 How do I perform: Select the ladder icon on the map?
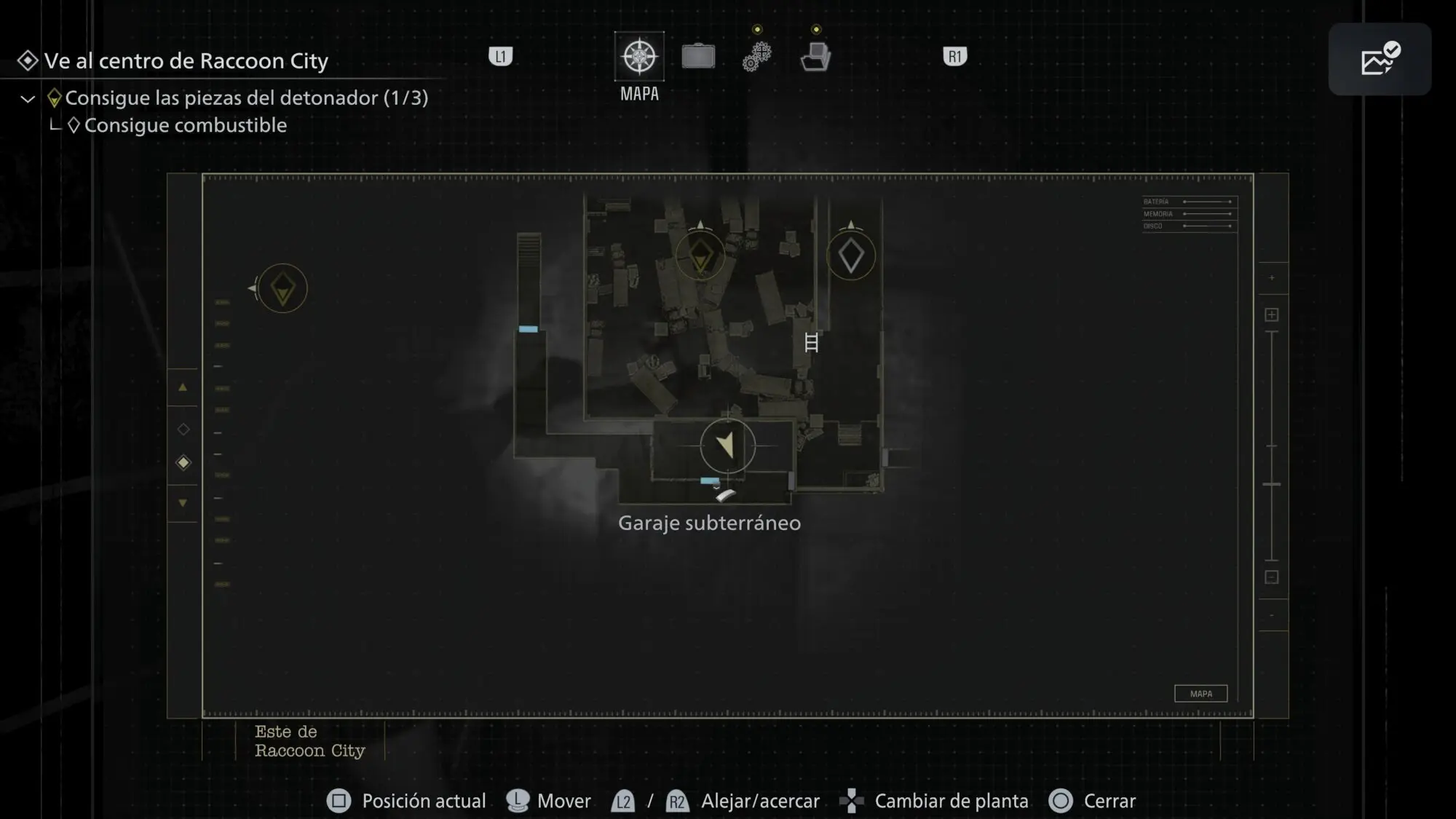812,342
